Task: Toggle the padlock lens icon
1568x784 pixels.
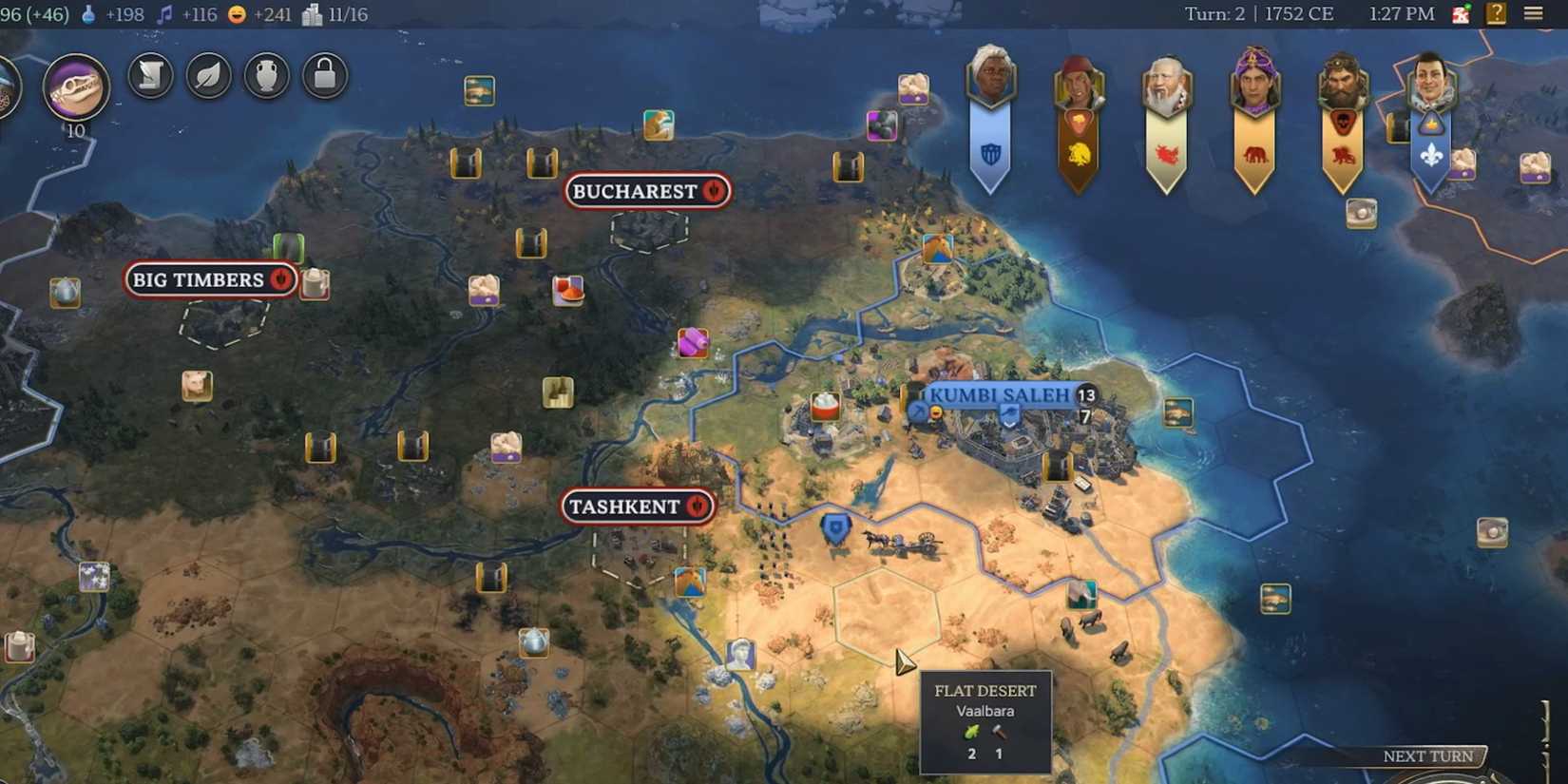Action: tap(325, 75)
